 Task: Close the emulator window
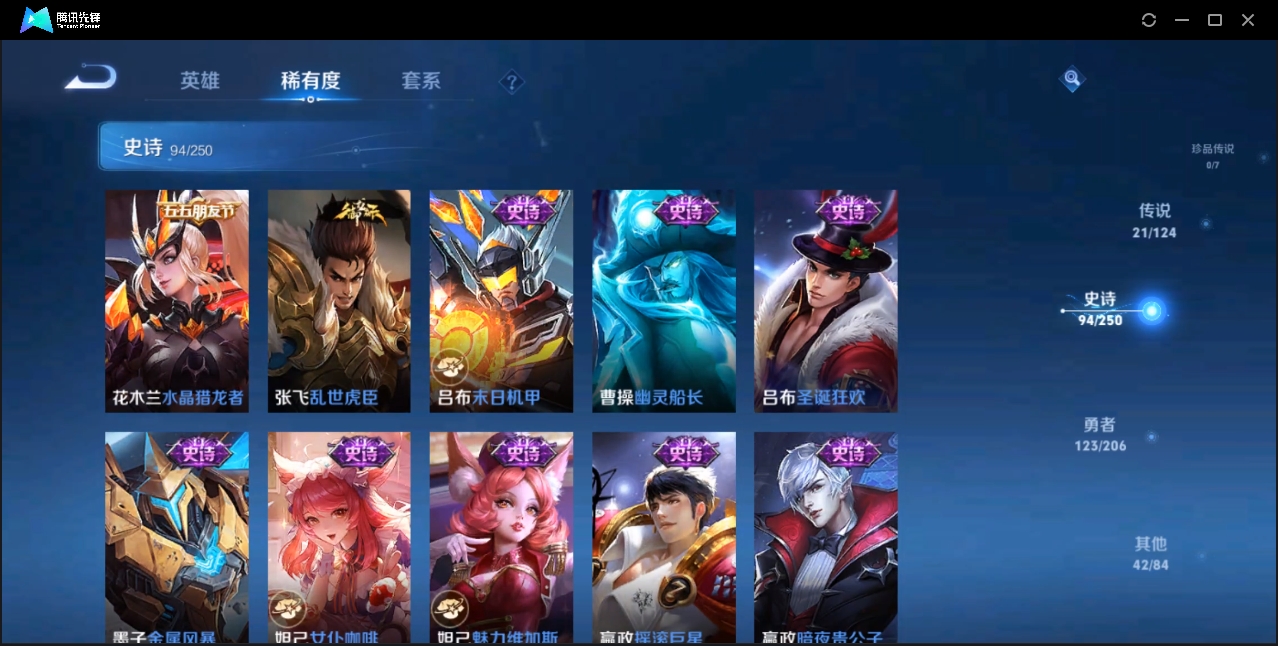click(x=1248, y=20)
